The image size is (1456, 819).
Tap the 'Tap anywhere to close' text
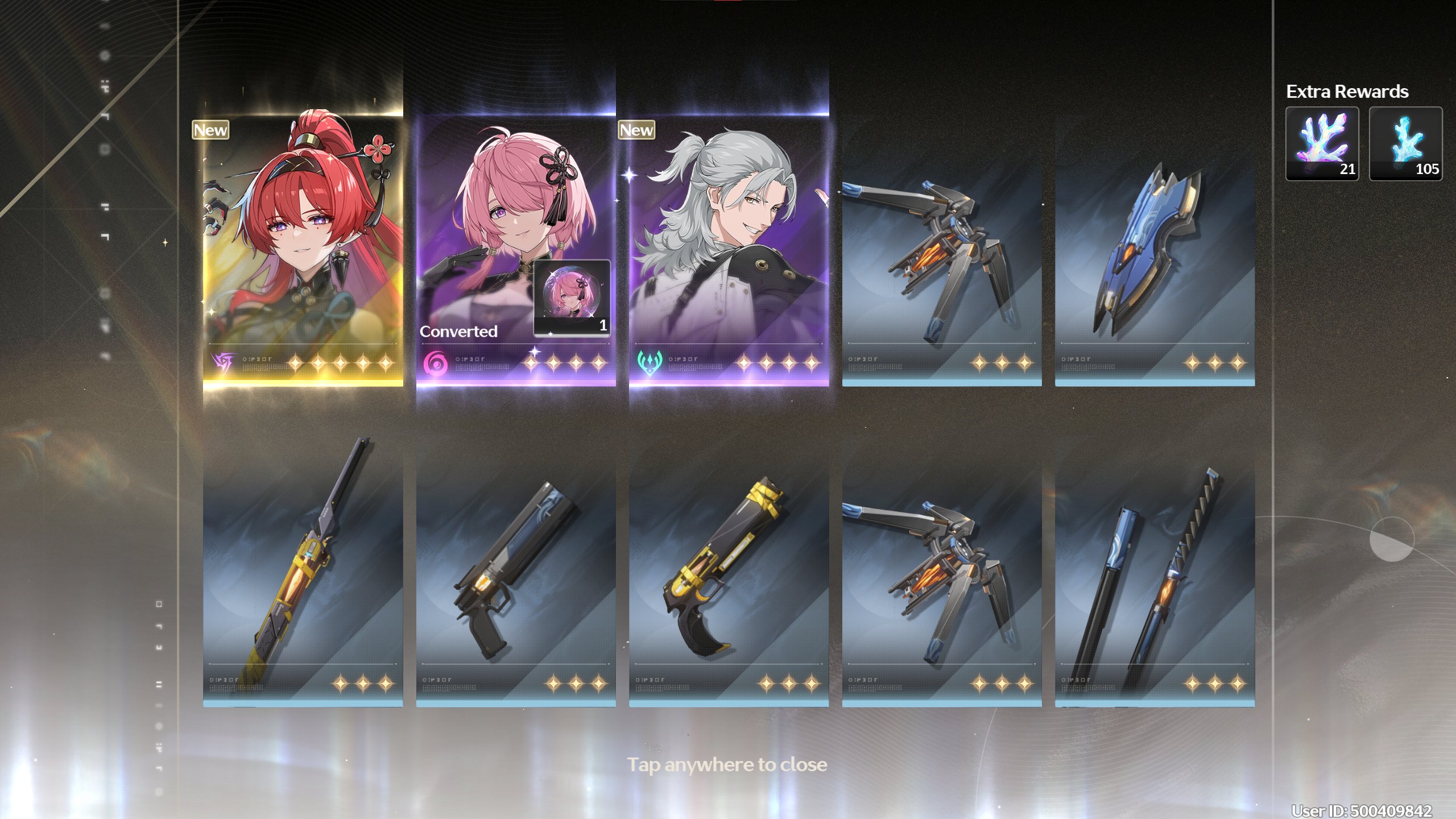click(x=727, y=765)
